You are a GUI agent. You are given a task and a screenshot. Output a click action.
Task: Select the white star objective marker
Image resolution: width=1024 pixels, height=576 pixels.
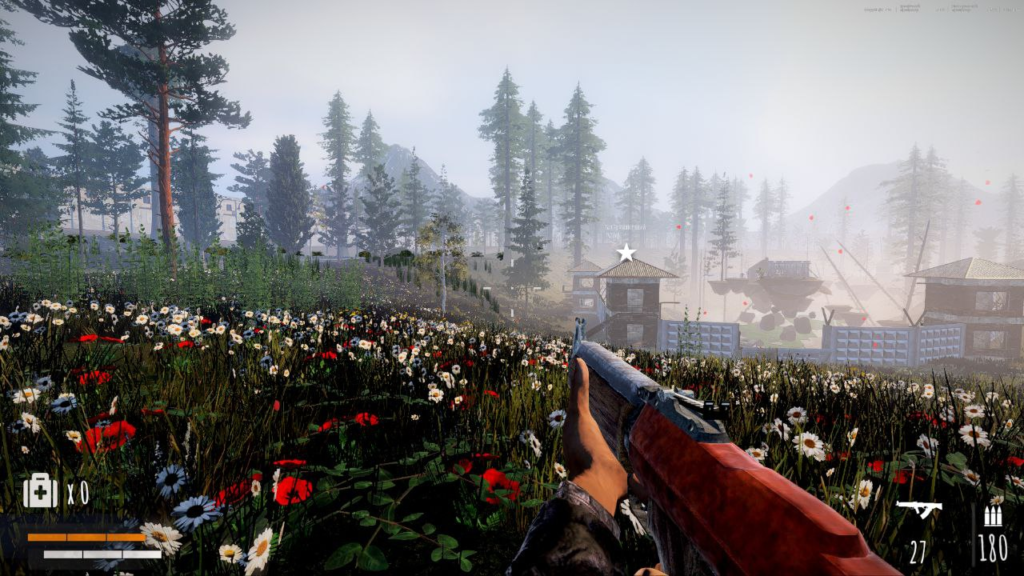point(626,253)
